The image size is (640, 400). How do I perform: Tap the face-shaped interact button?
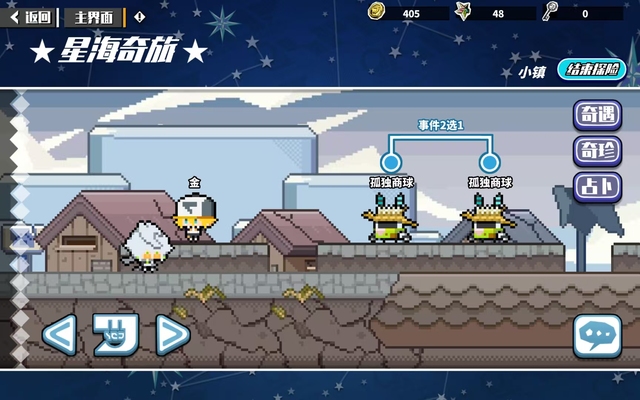tap(116, 333)
